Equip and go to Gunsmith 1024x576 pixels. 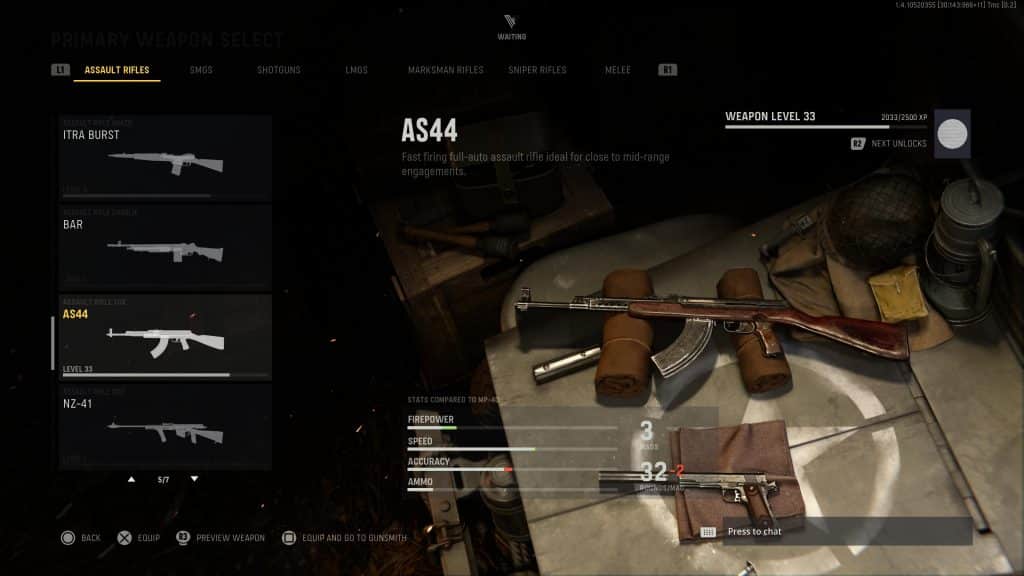point(345,538)
